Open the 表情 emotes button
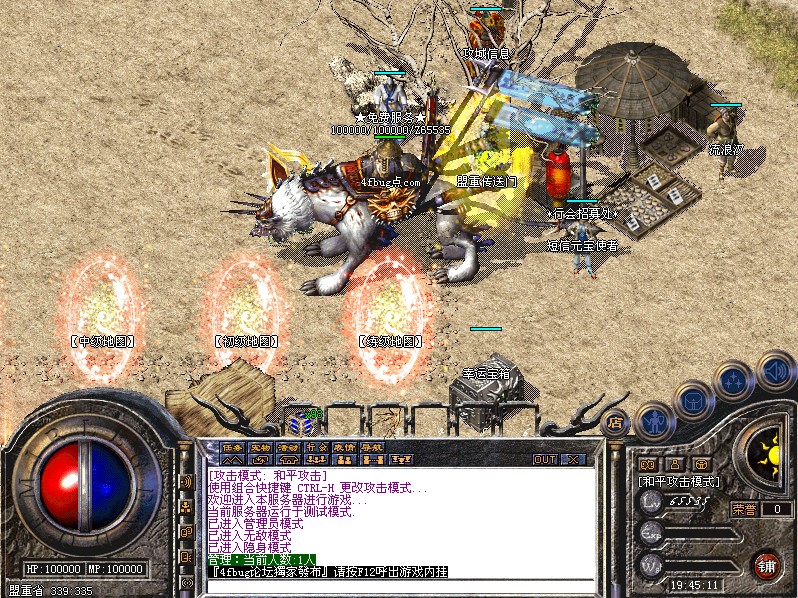 (344, 447)
